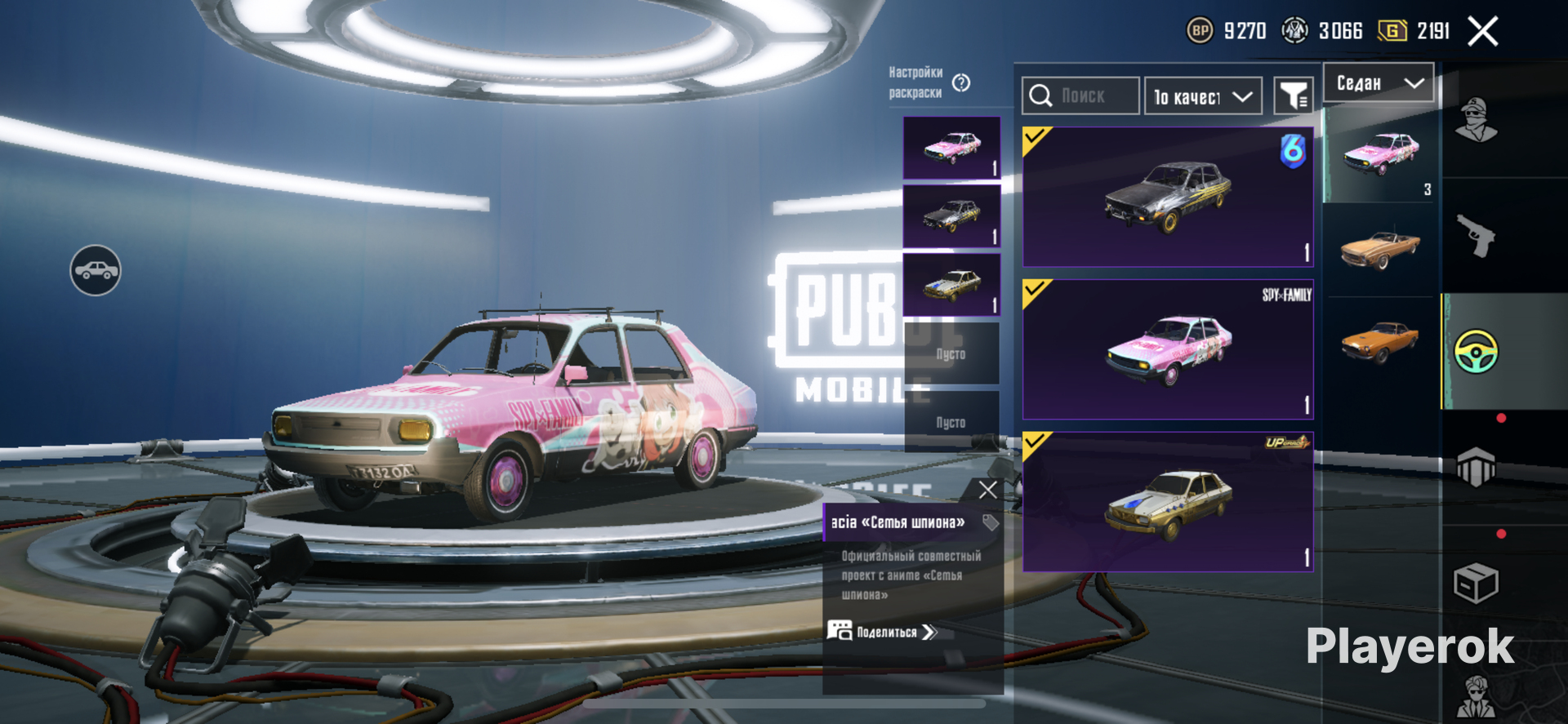
Task: Close the skin description popup
Action: click(987, 490)
